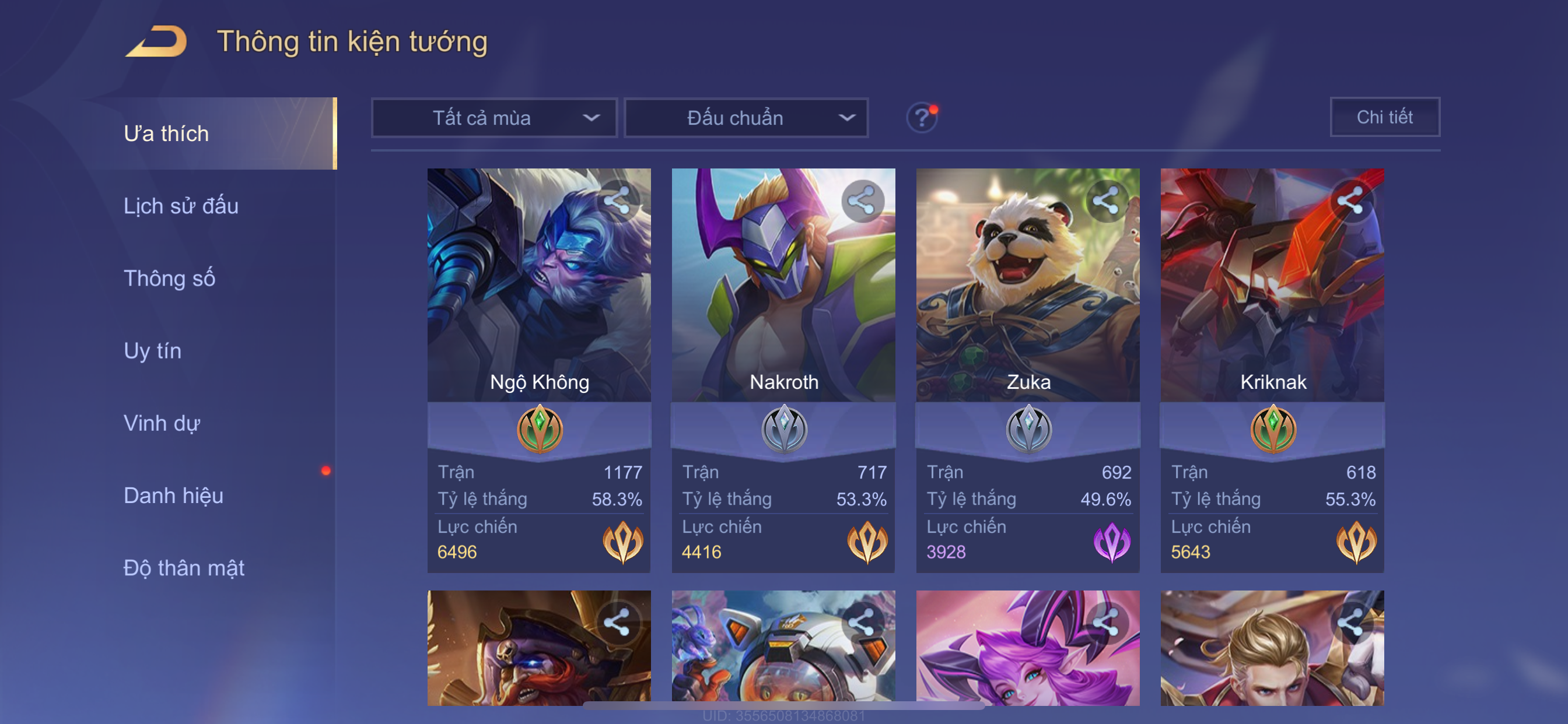This screenshot has width=1568, height=724.
Task: Share the Kriknak hero stats
Action: tap(1350, 201)
